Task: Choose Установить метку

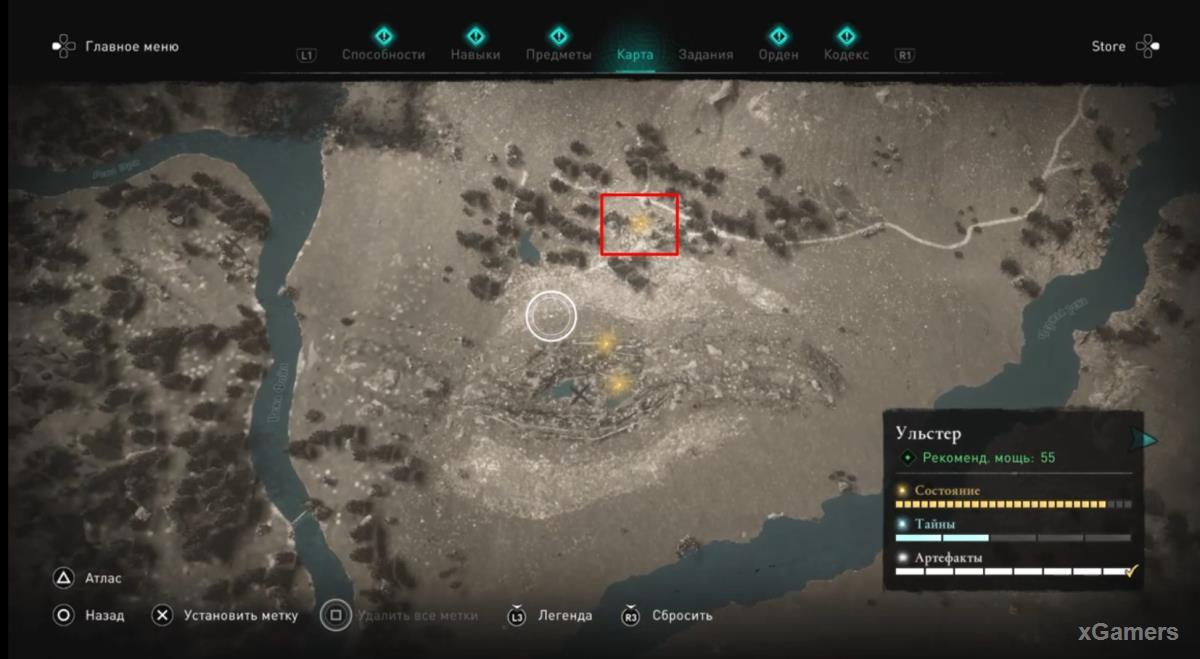Action: [240, 616]
